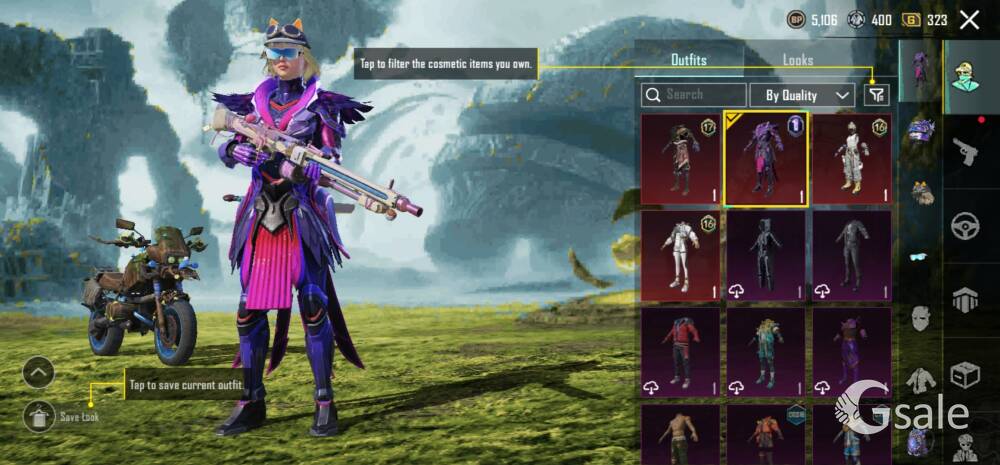
Task: Tap the Save Look hanger button
Action: [x=38, y=416]
